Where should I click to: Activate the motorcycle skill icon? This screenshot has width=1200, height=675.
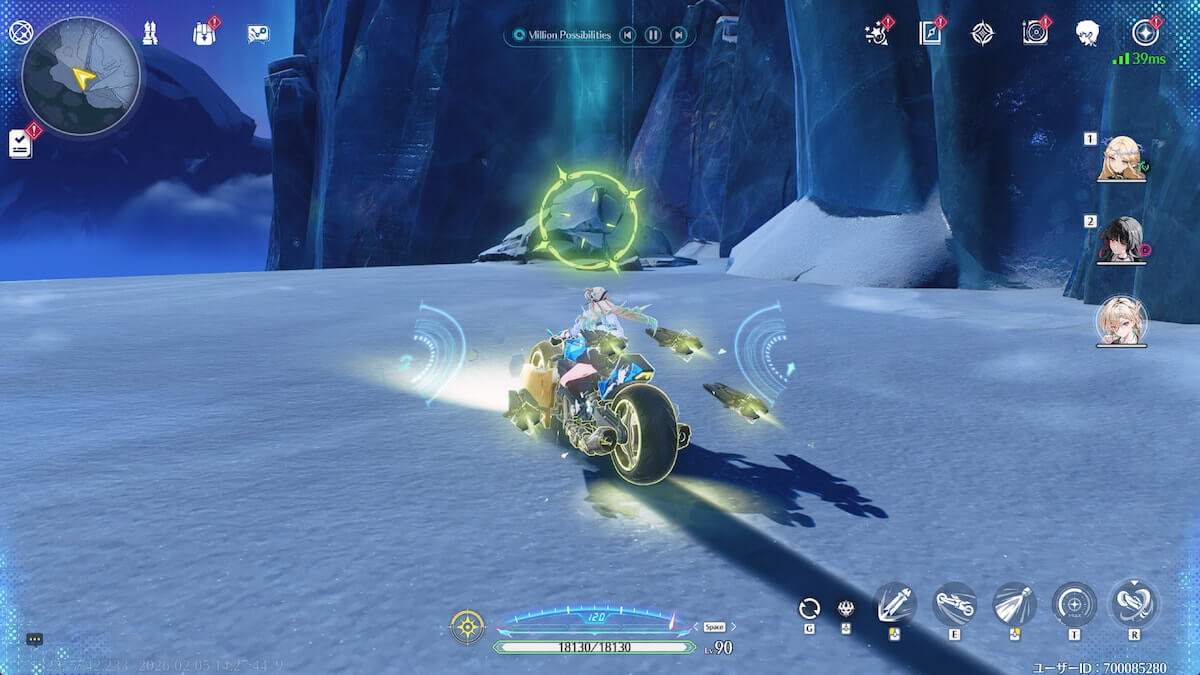click(x=954, y=603)
